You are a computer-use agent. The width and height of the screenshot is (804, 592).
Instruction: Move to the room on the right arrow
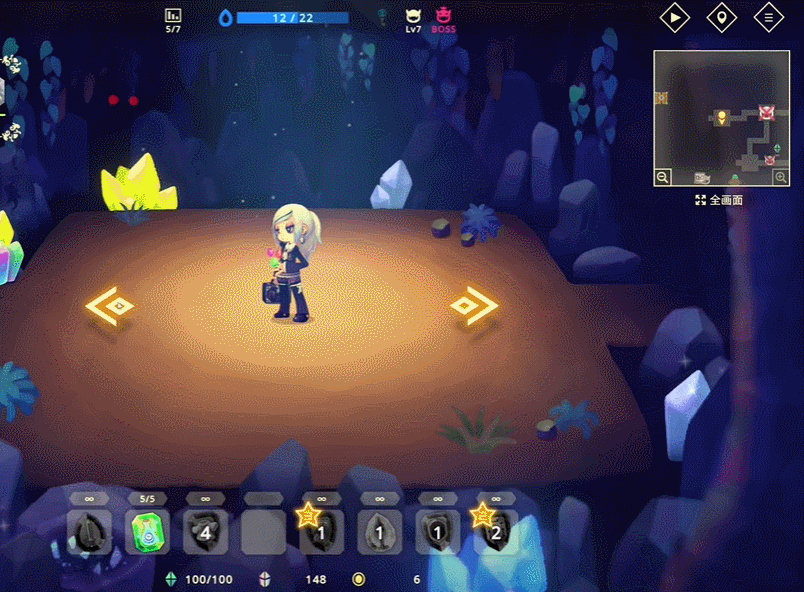coord(473,306)
